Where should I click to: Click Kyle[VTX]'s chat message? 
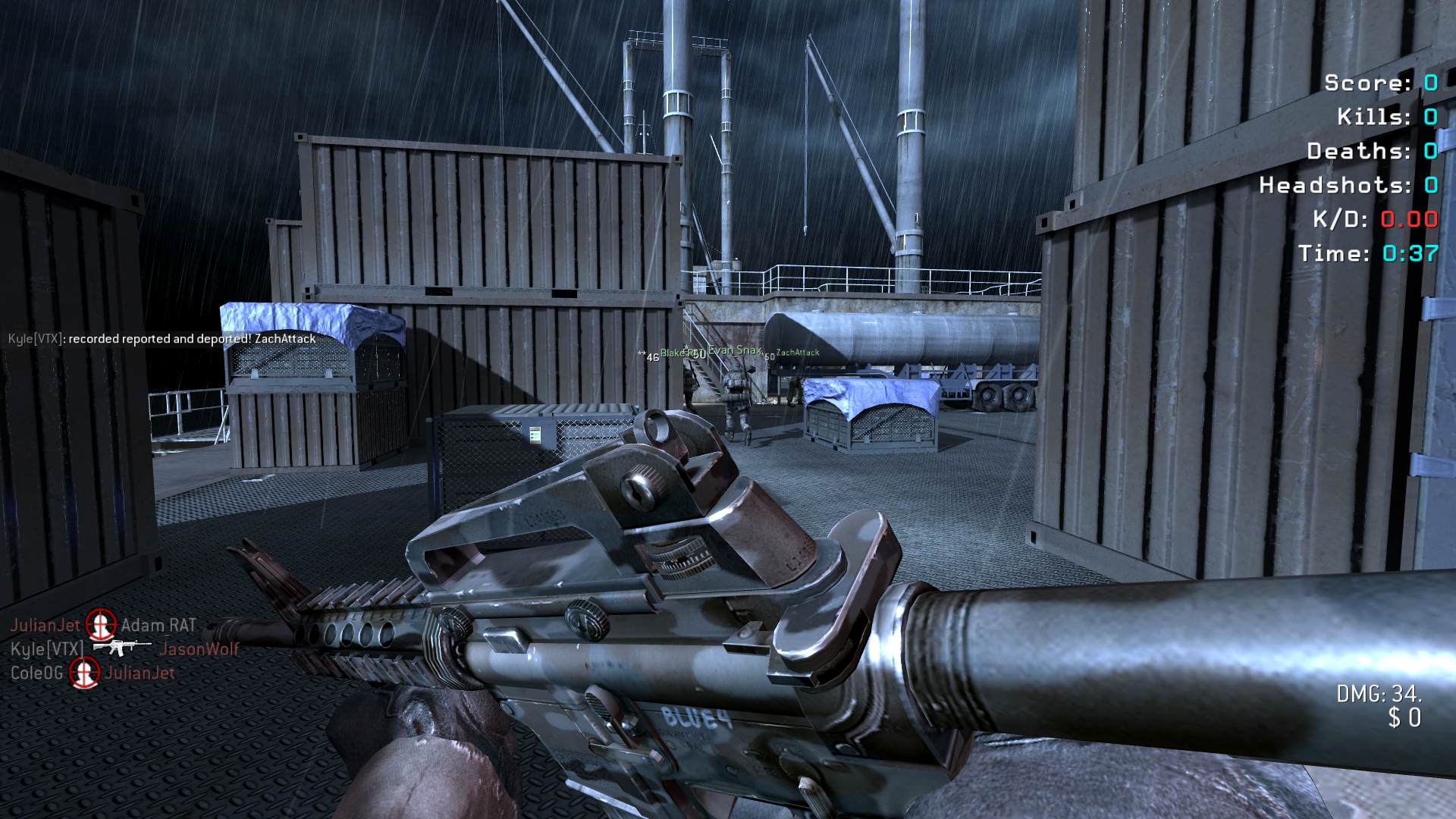[x=162, y=339]
